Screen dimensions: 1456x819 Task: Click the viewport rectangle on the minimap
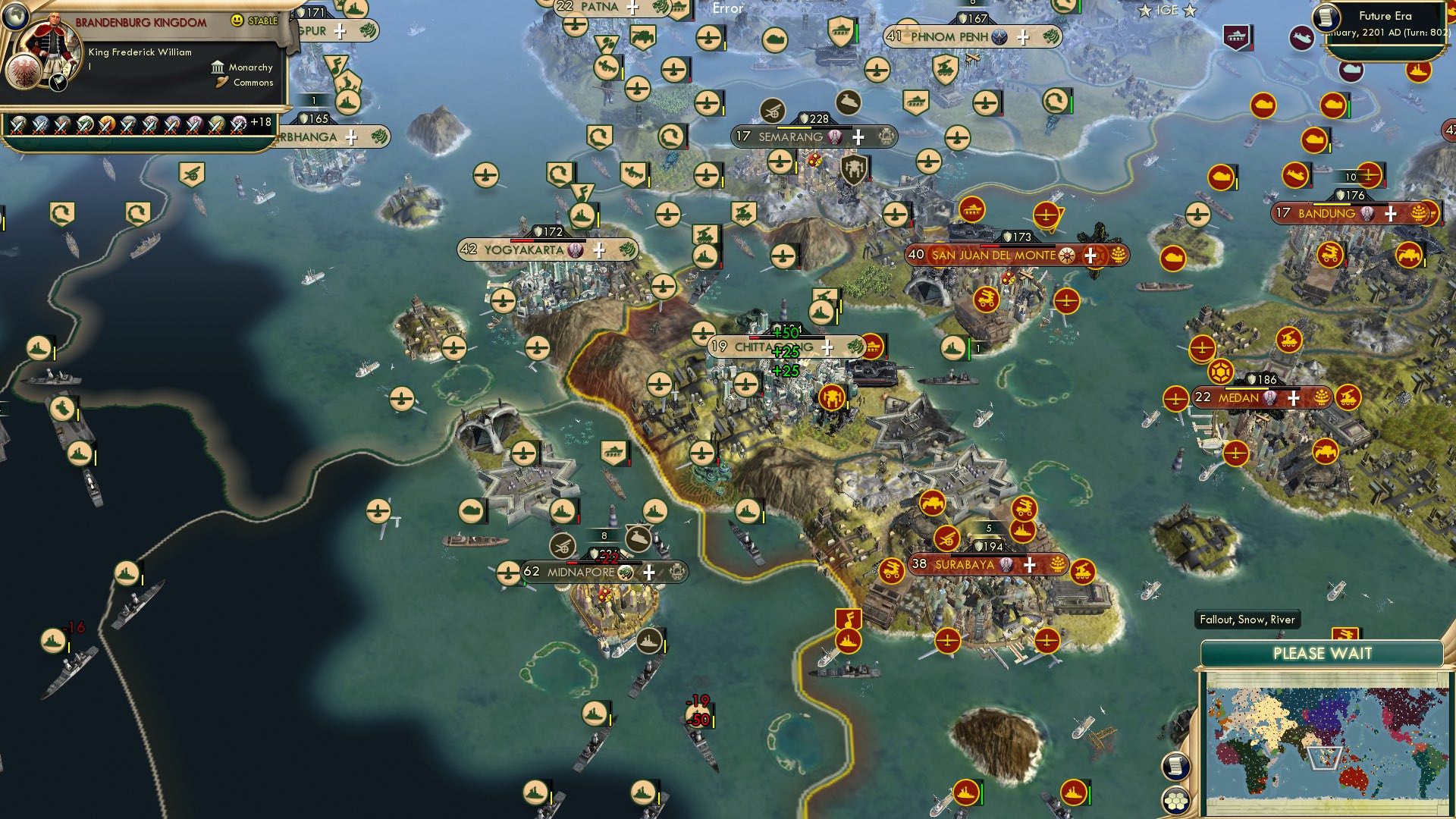coord(1325,759)
